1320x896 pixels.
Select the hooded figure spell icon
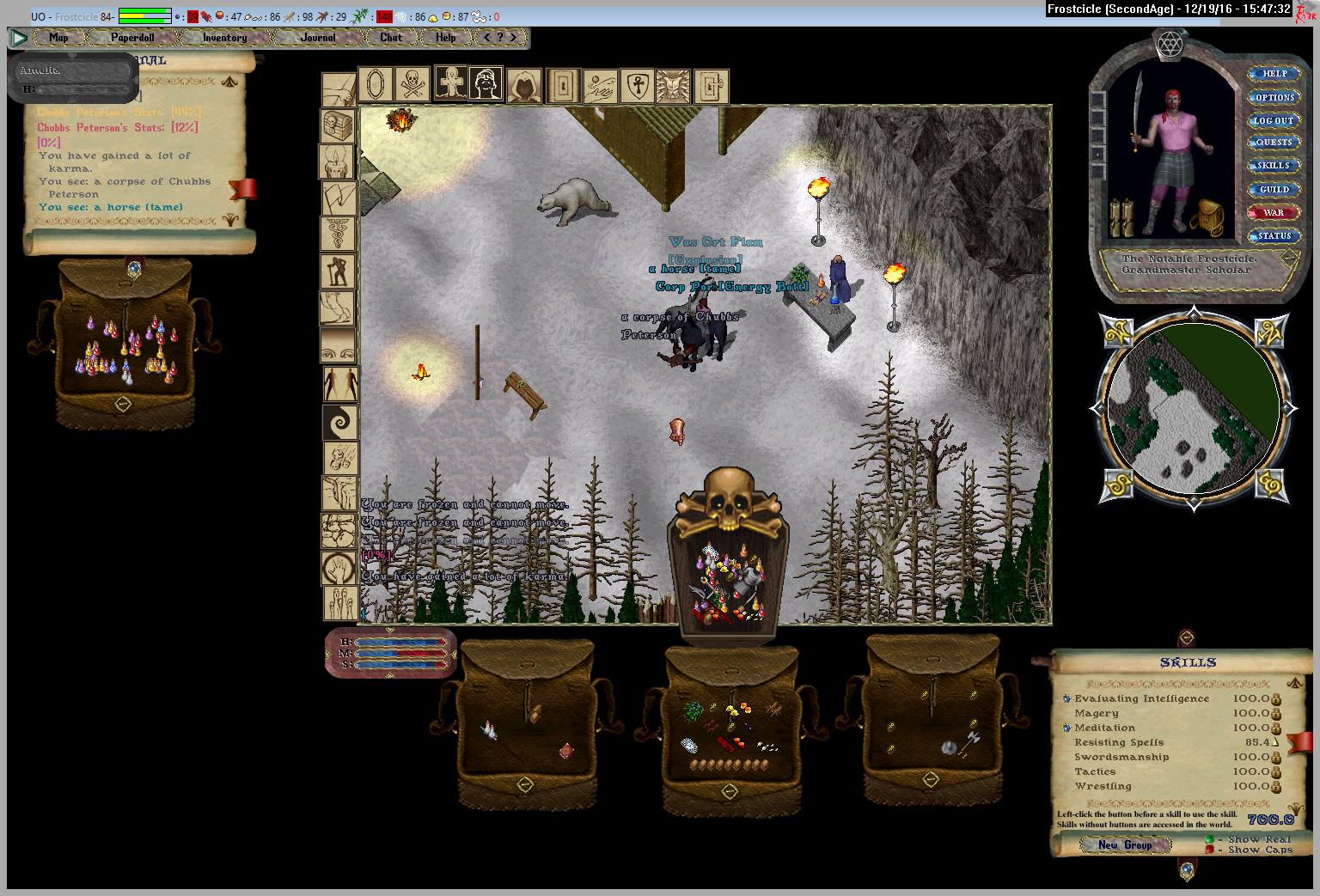[x=522, y=85]
